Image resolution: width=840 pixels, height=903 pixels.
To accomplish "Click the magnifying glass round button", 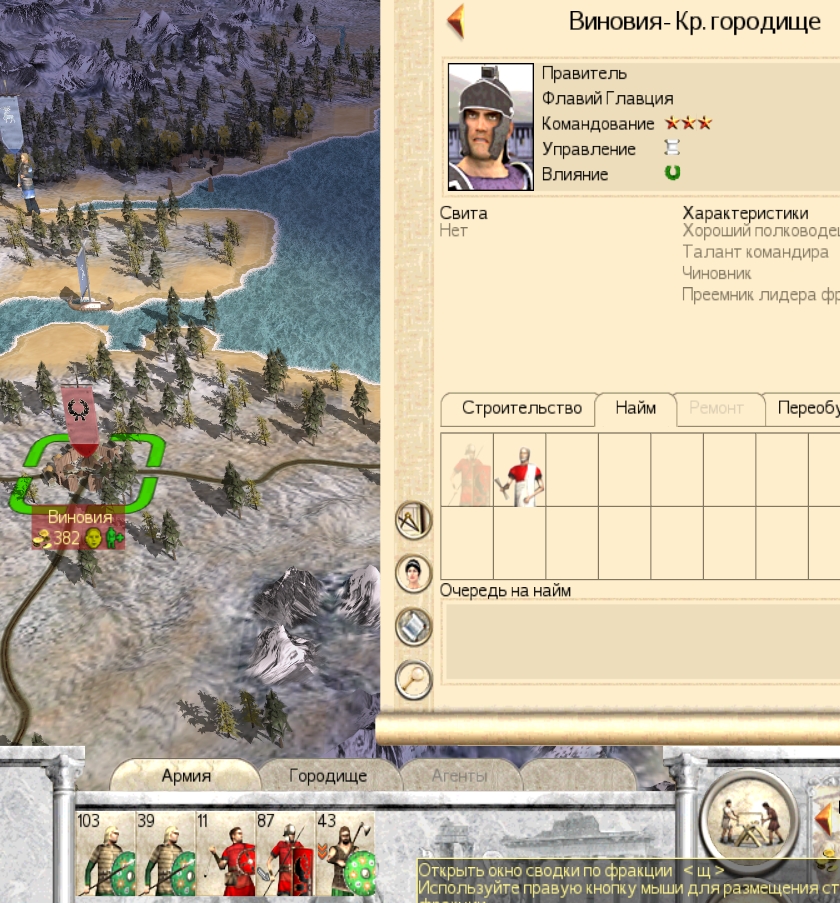I will (x=414, y=680).
